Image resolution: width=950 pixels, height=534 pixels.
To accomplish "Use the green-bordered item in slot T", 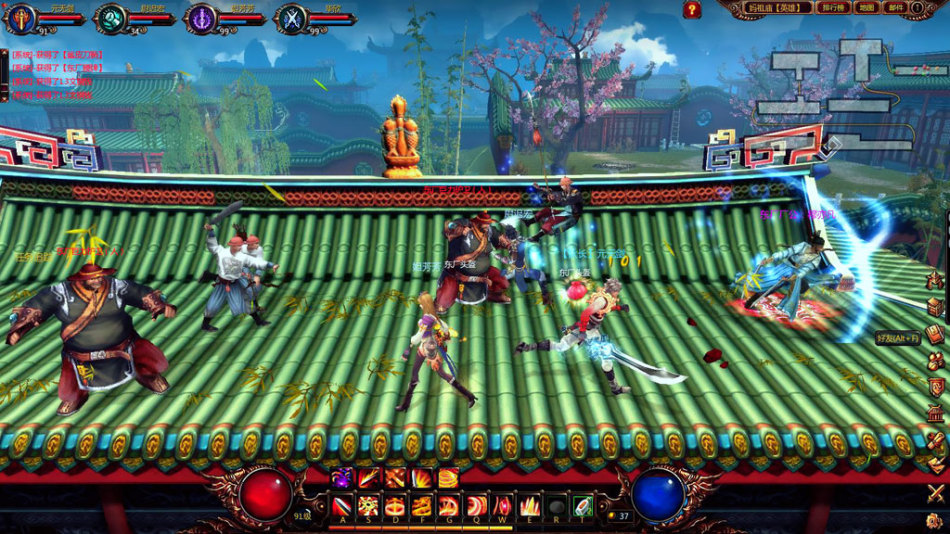I will [x=582, y=506].
